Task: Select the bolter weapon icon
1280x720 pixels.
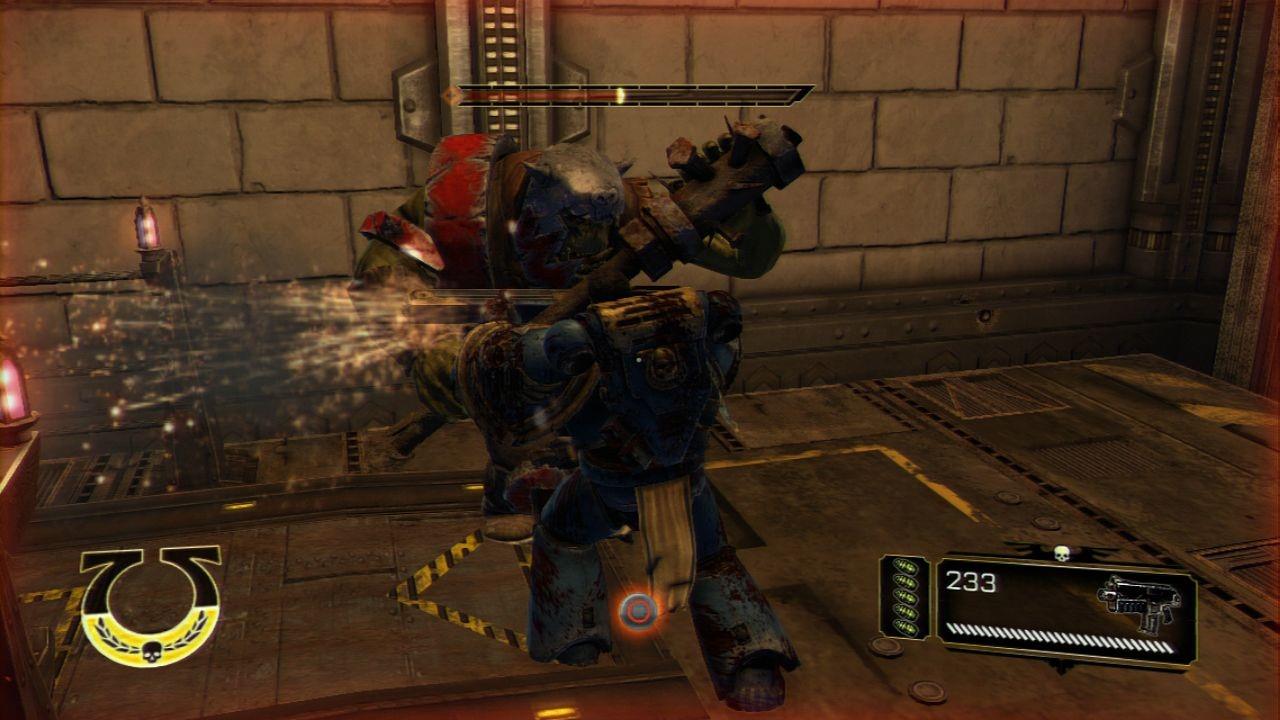Action: (x=1139, y=602)
